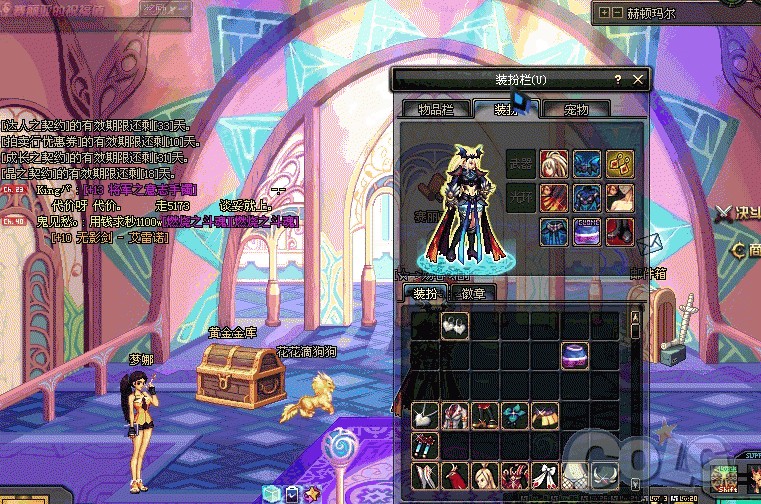Image resolution: width=761 pixels, height=504 pixels.
Task: Pick the heart necklace avatar item
Action: pyautogui.click(x=426, y=415)
